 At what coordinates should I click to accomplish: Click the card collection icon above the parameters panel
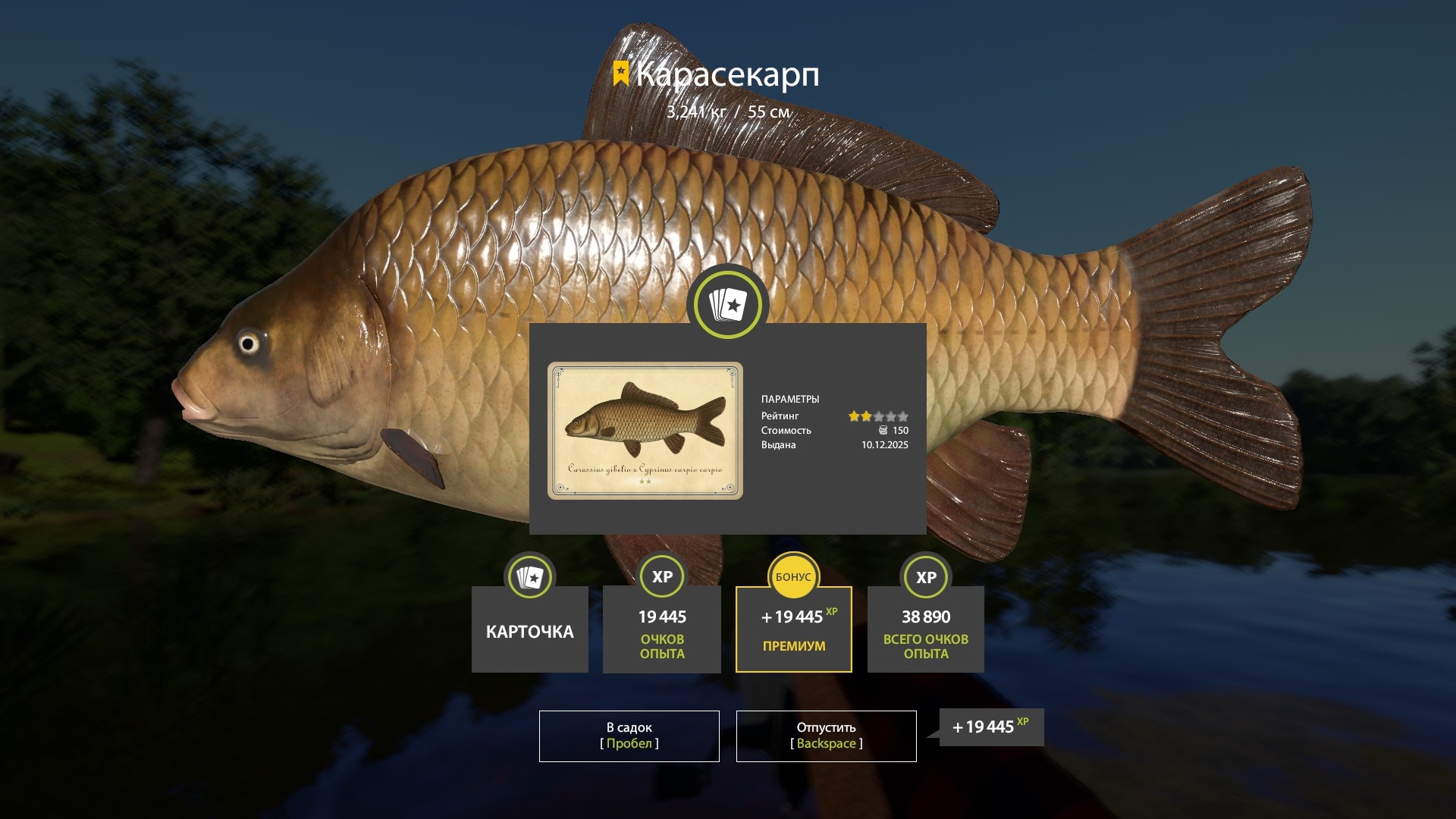point(726,303)
